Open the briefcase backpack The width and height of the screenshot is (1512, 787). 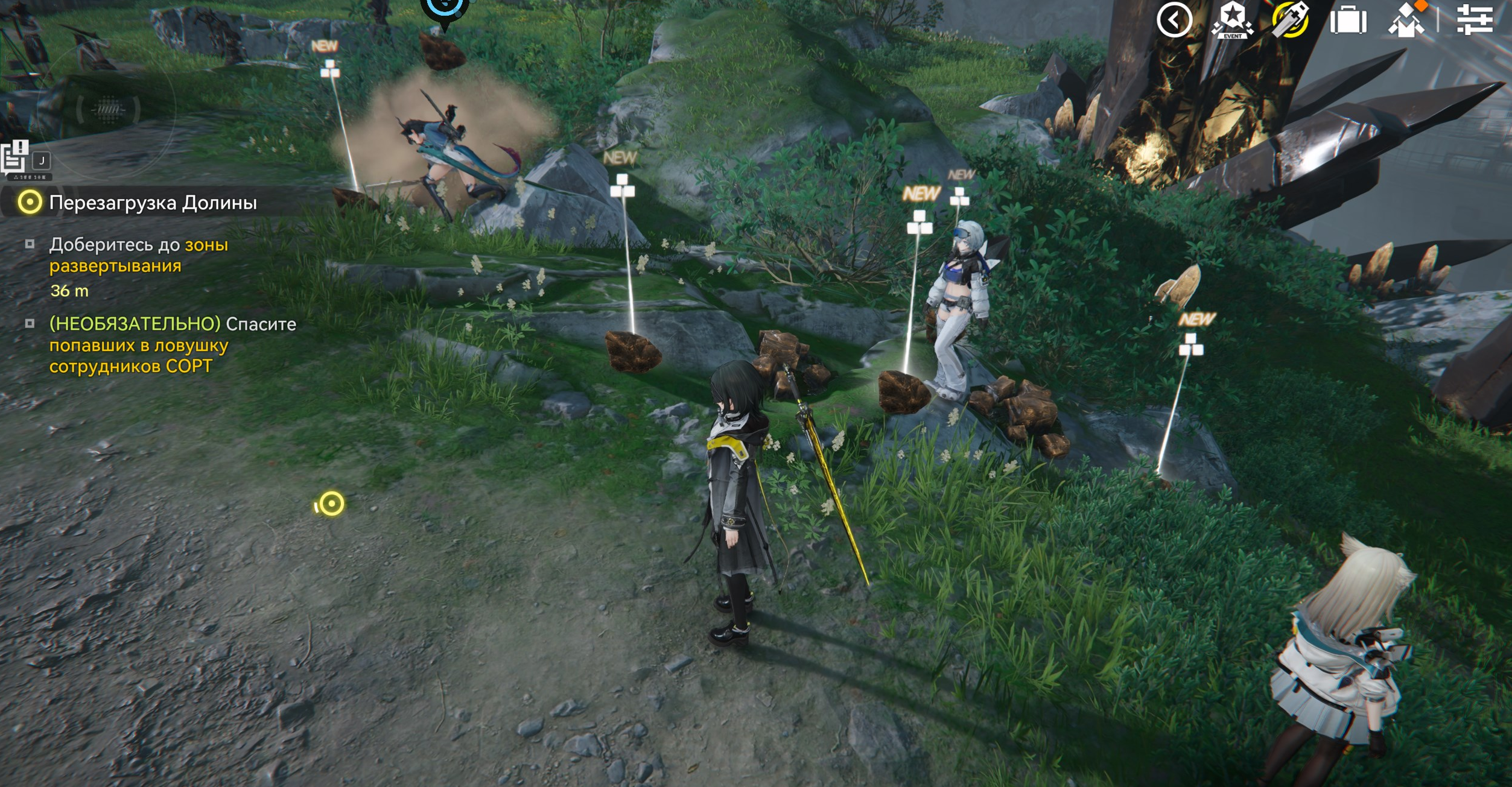pos(1348,21)
